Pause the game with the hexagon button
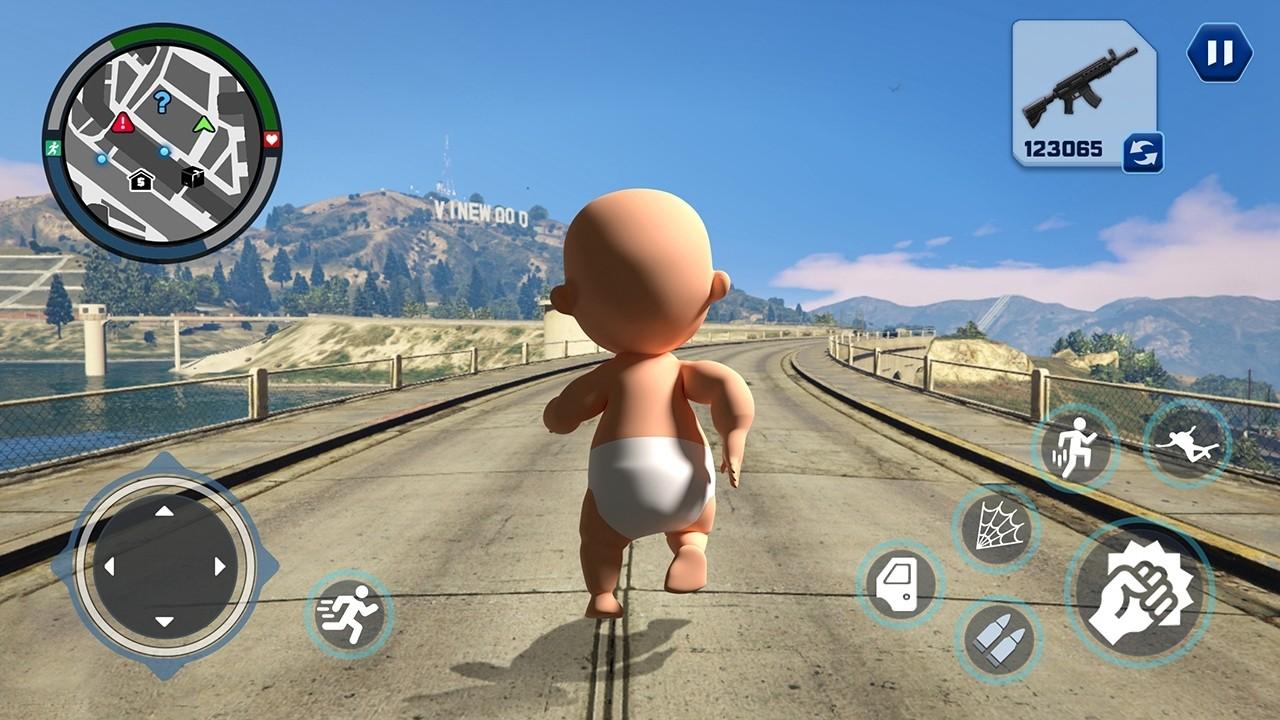Image resolution: width=1280 pixels, height=720 pixels. (1219, 52)
